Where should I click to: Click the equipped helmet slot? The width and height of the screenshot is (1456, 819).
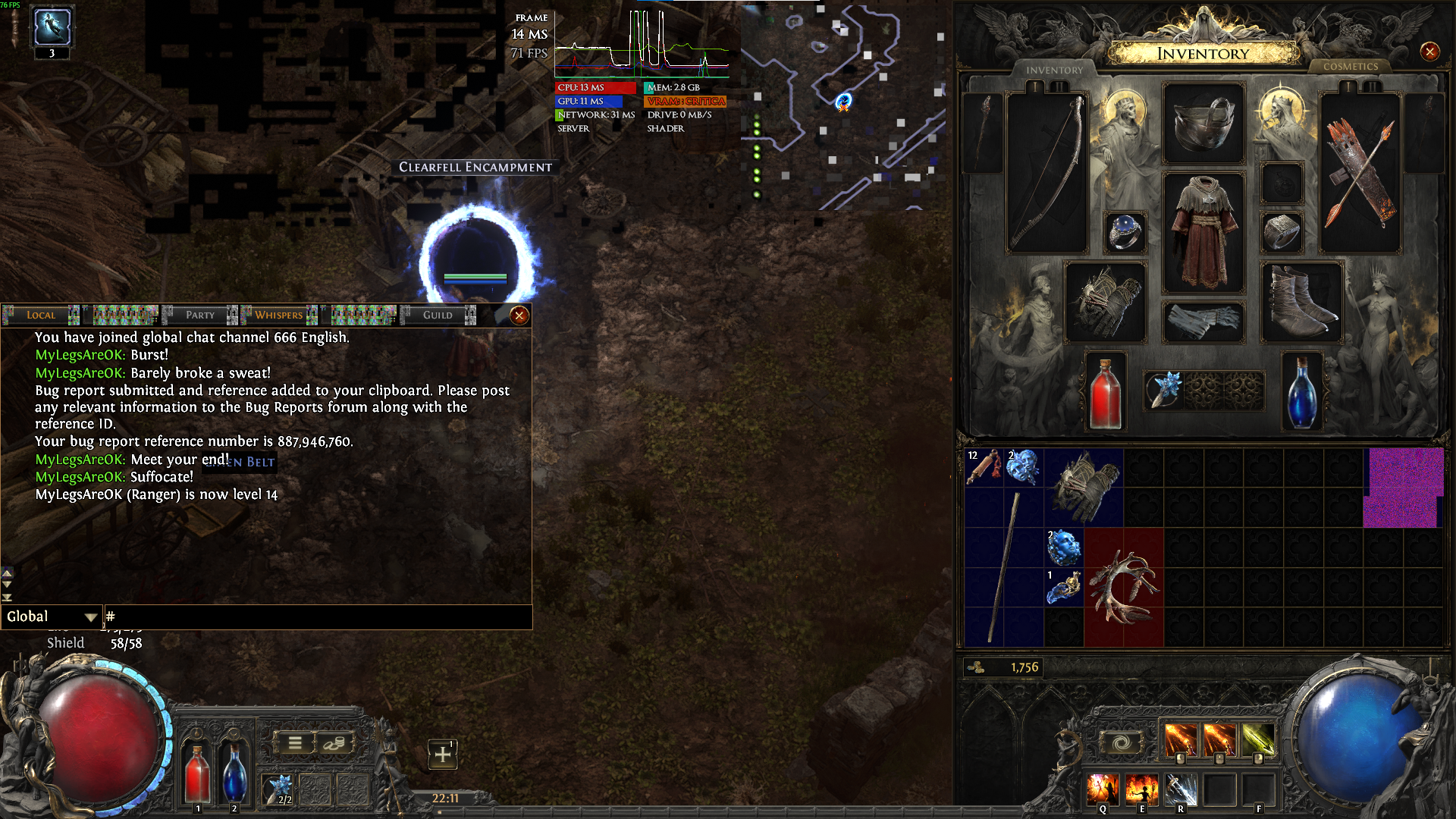click(x=1203, y=124)
